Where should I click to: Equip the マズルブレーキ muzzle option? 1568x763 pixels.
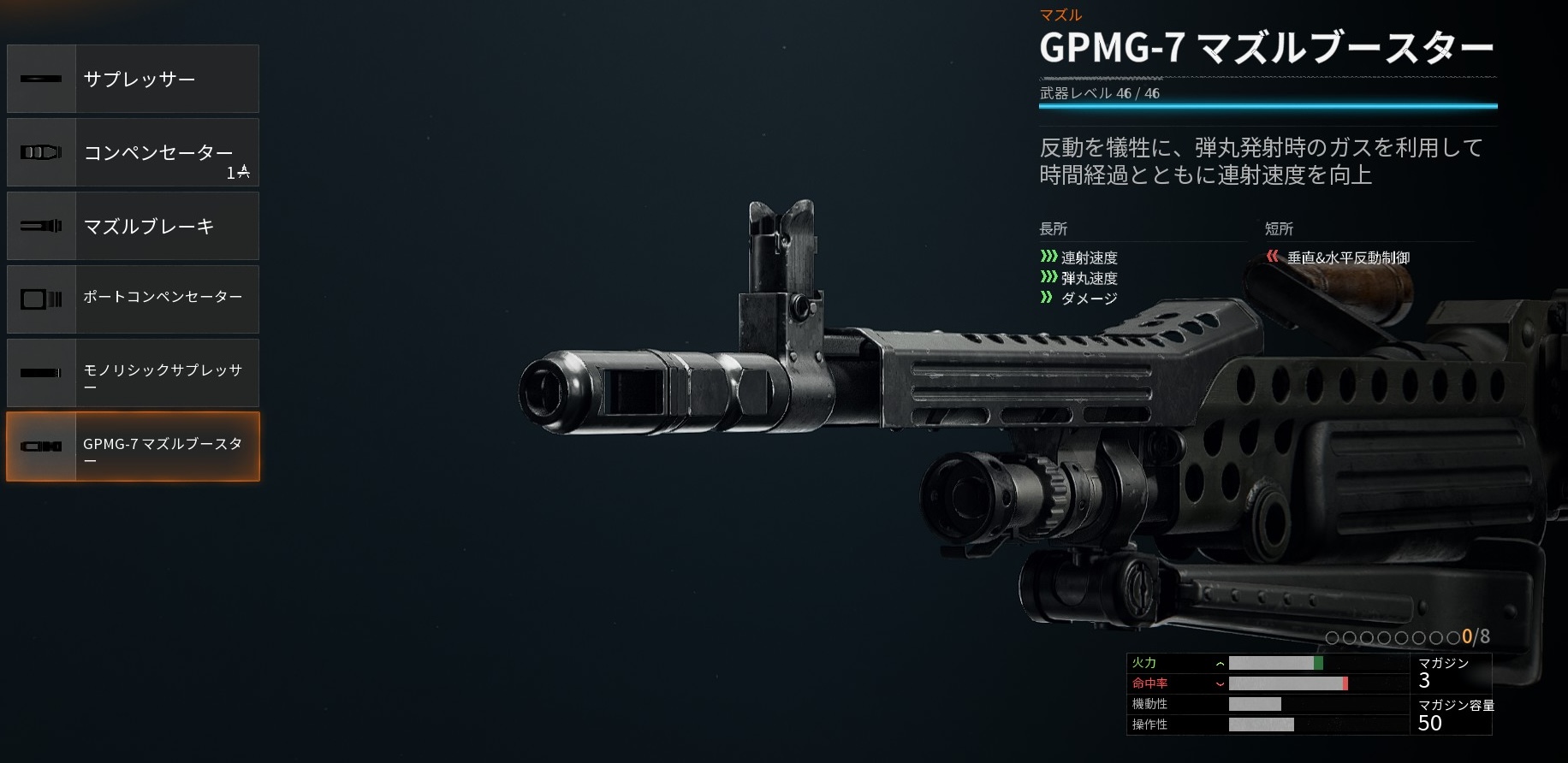(134, 226)
